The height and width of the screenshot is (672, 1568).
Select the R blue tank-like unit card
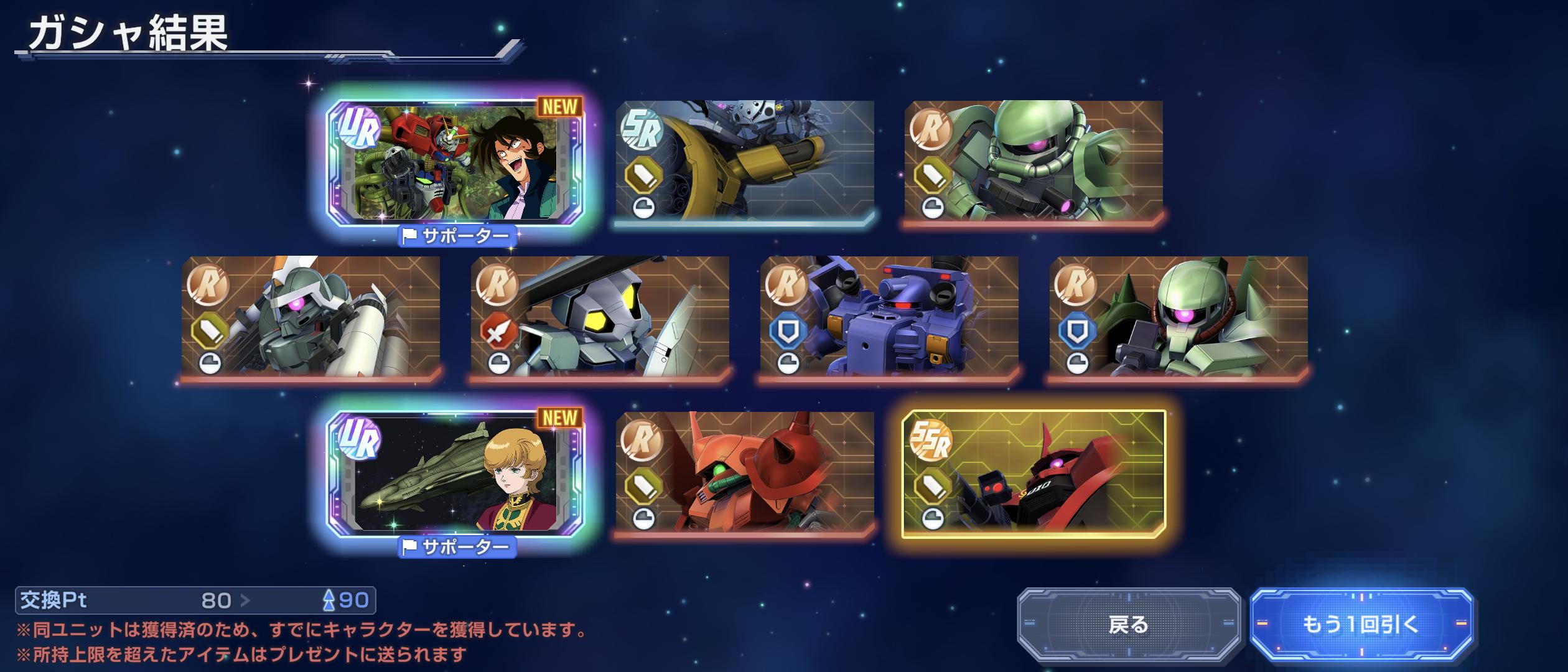[x=889, y=316]
